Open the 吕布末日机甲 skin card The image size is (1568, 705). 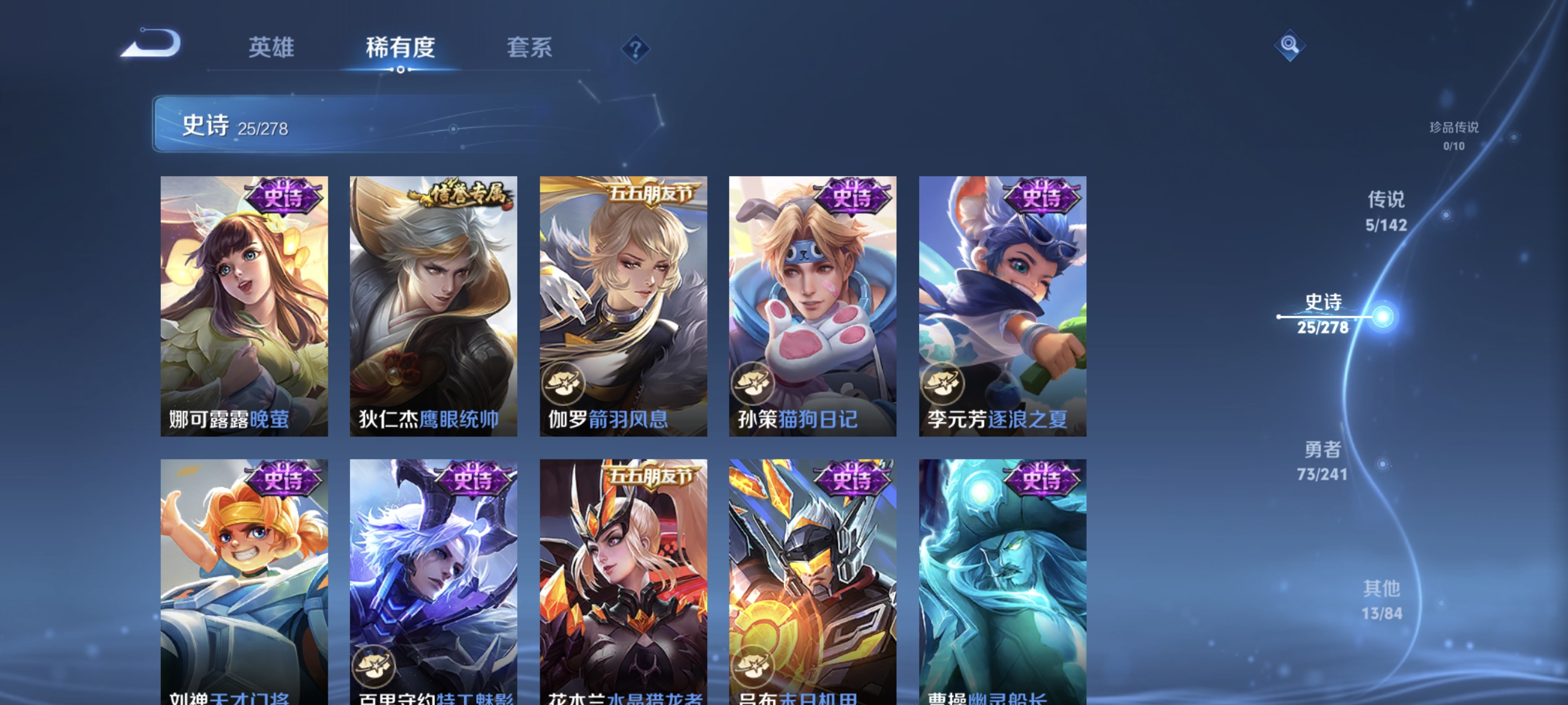(812, 578)
